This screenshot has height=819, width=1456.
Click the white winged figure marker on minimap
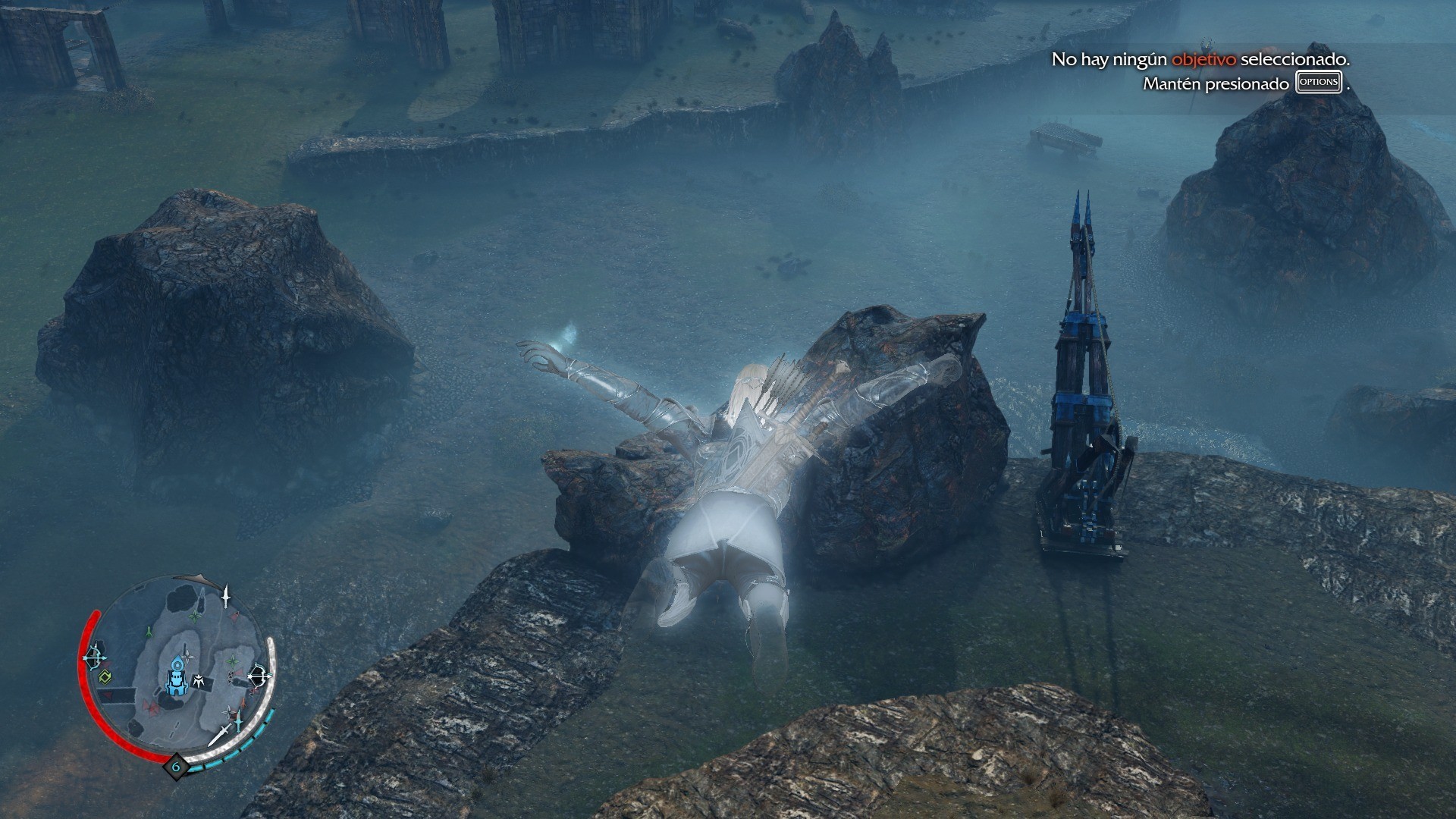pos(200,680)
